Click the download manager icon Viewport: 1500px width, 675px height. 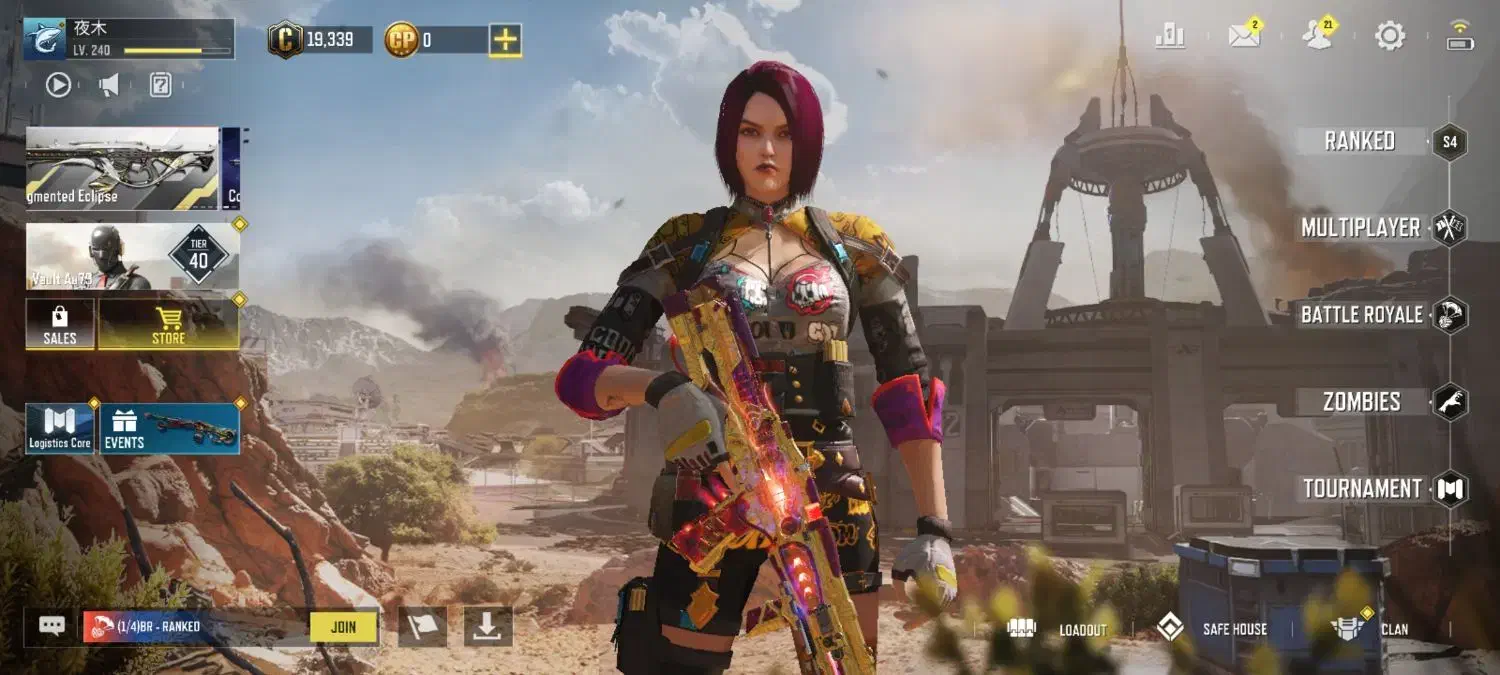coord(487,627)
